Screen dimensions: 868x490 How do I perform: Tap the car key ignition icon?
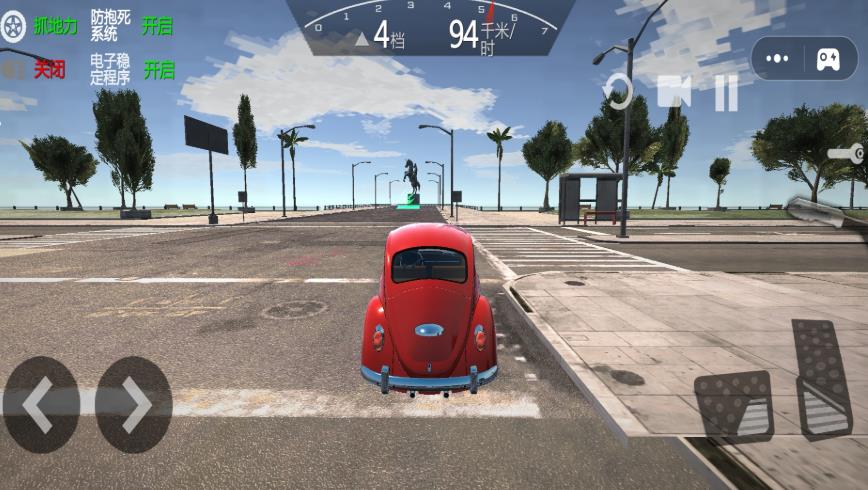(846, 154)
